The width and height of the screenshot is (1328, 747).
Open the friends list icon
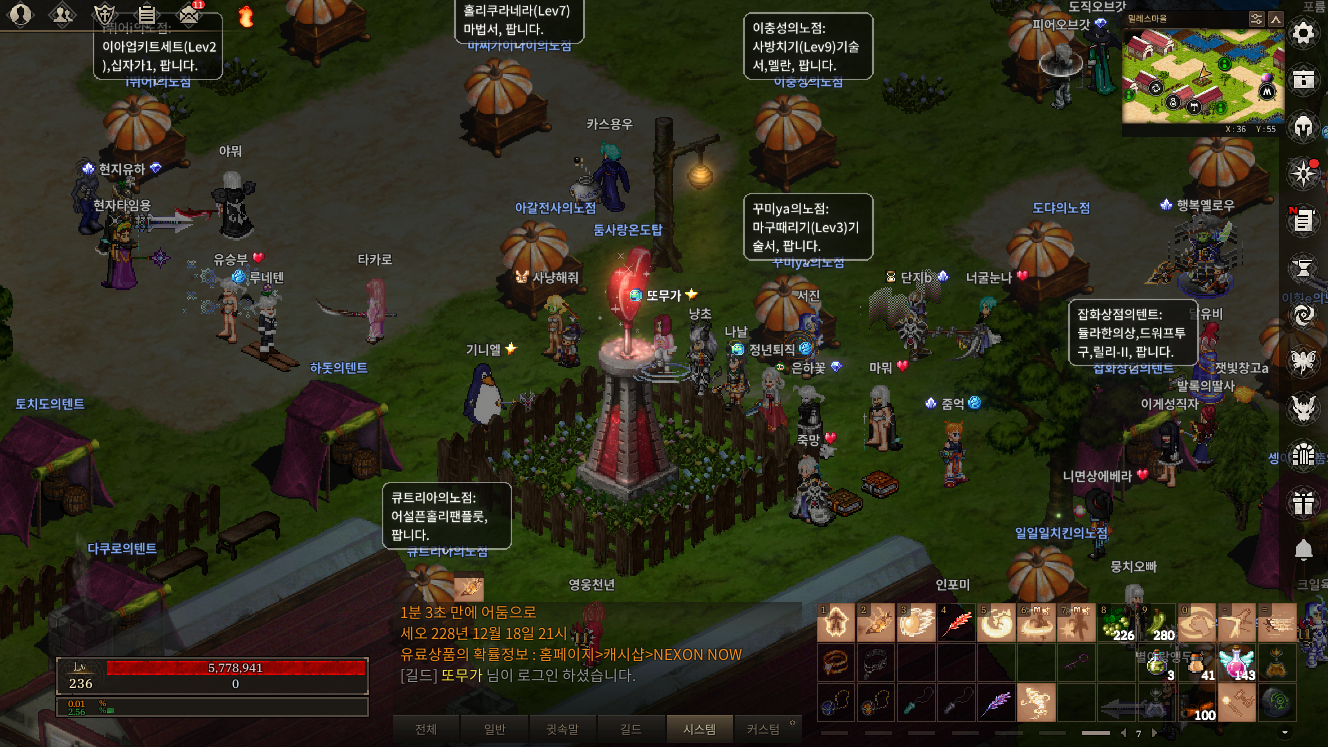pyautogui.click(x=62, y=14)
